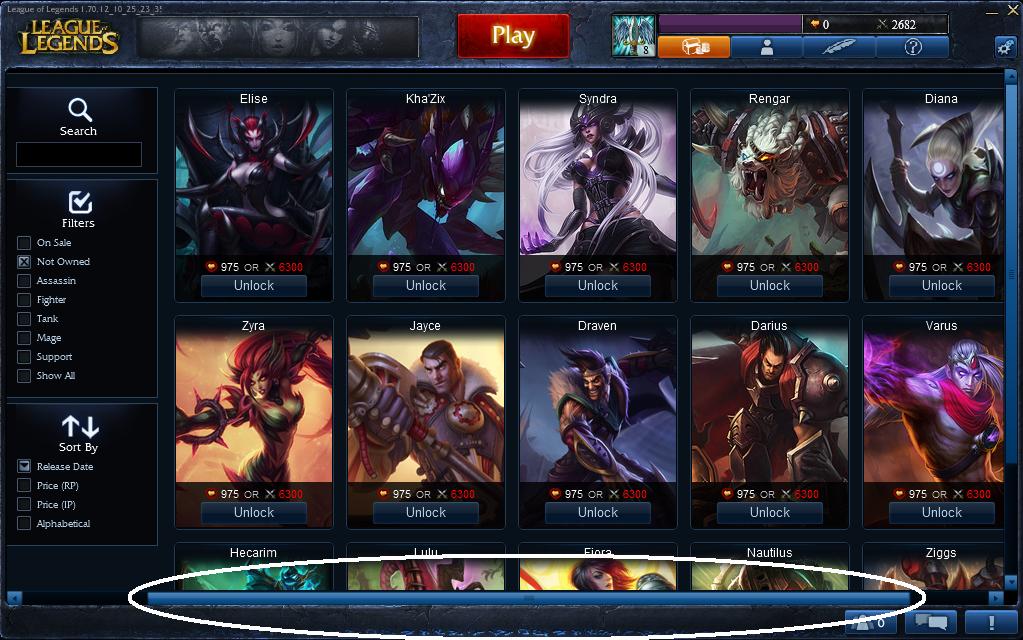Unlock the champion Elise
1023x640 pixels.
coord(254,285)
